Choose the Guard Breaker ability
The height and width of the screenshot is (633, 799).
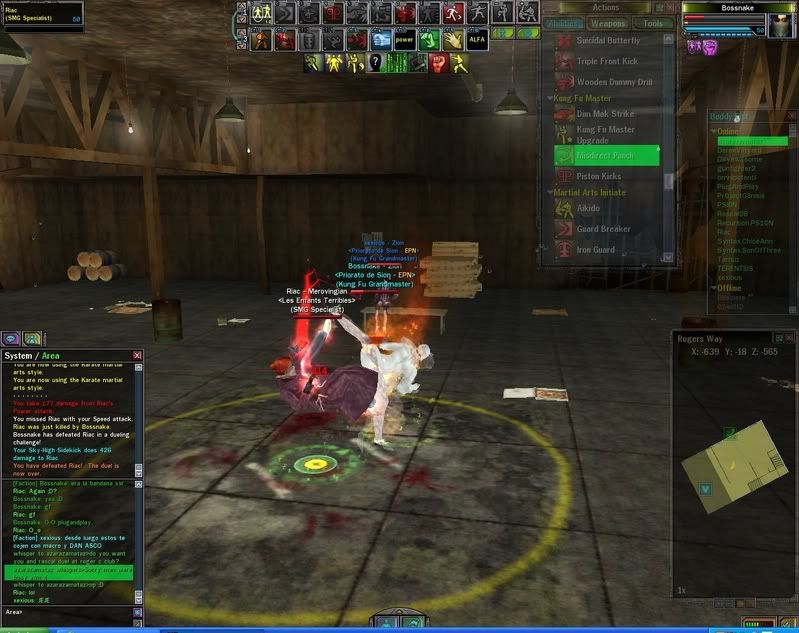click(x=603, y=229)
